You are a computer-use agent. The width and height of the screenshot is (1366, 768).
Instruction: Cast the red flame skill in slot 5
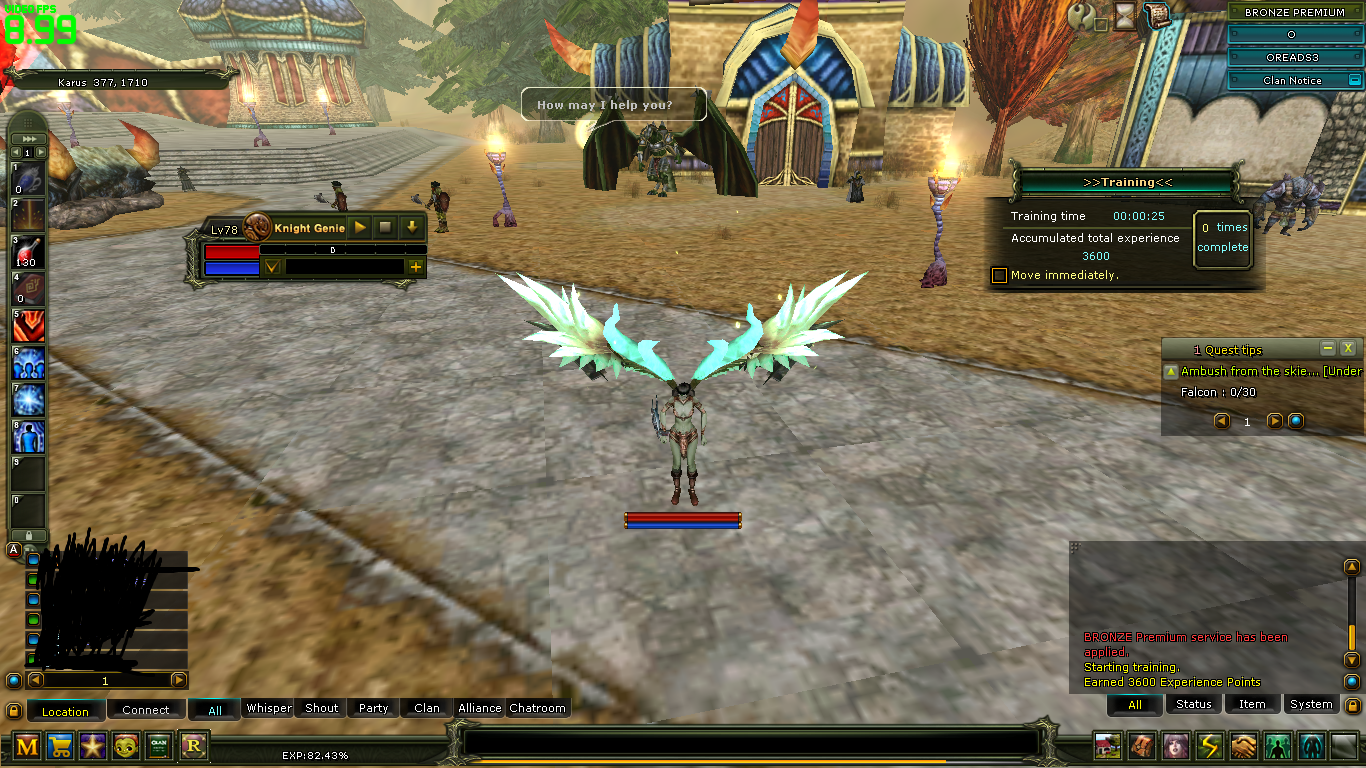pos(28,327)
